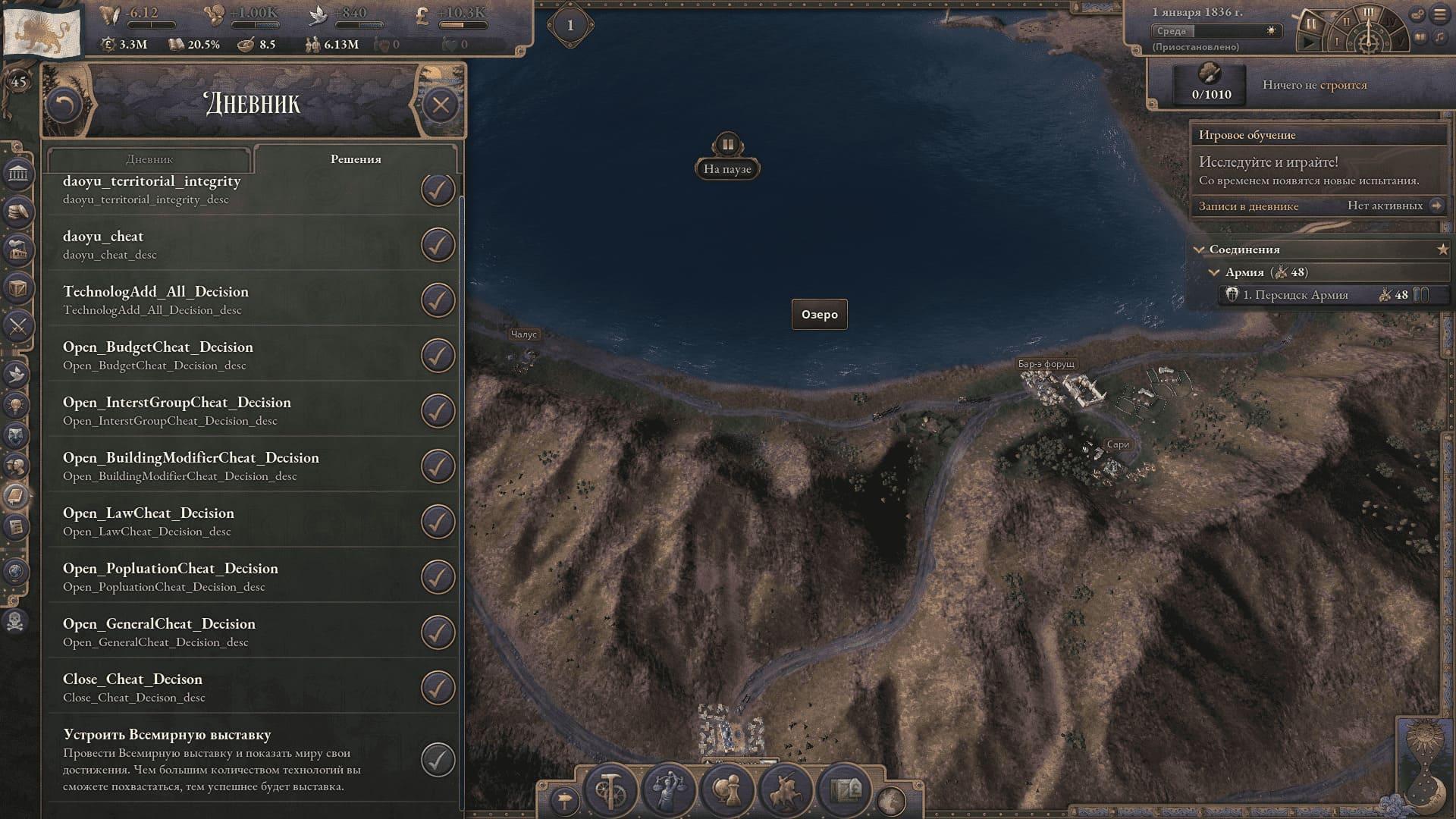Go back using the curved arrow button
This screenshot has width=1456, height=819.
(64, 105)
